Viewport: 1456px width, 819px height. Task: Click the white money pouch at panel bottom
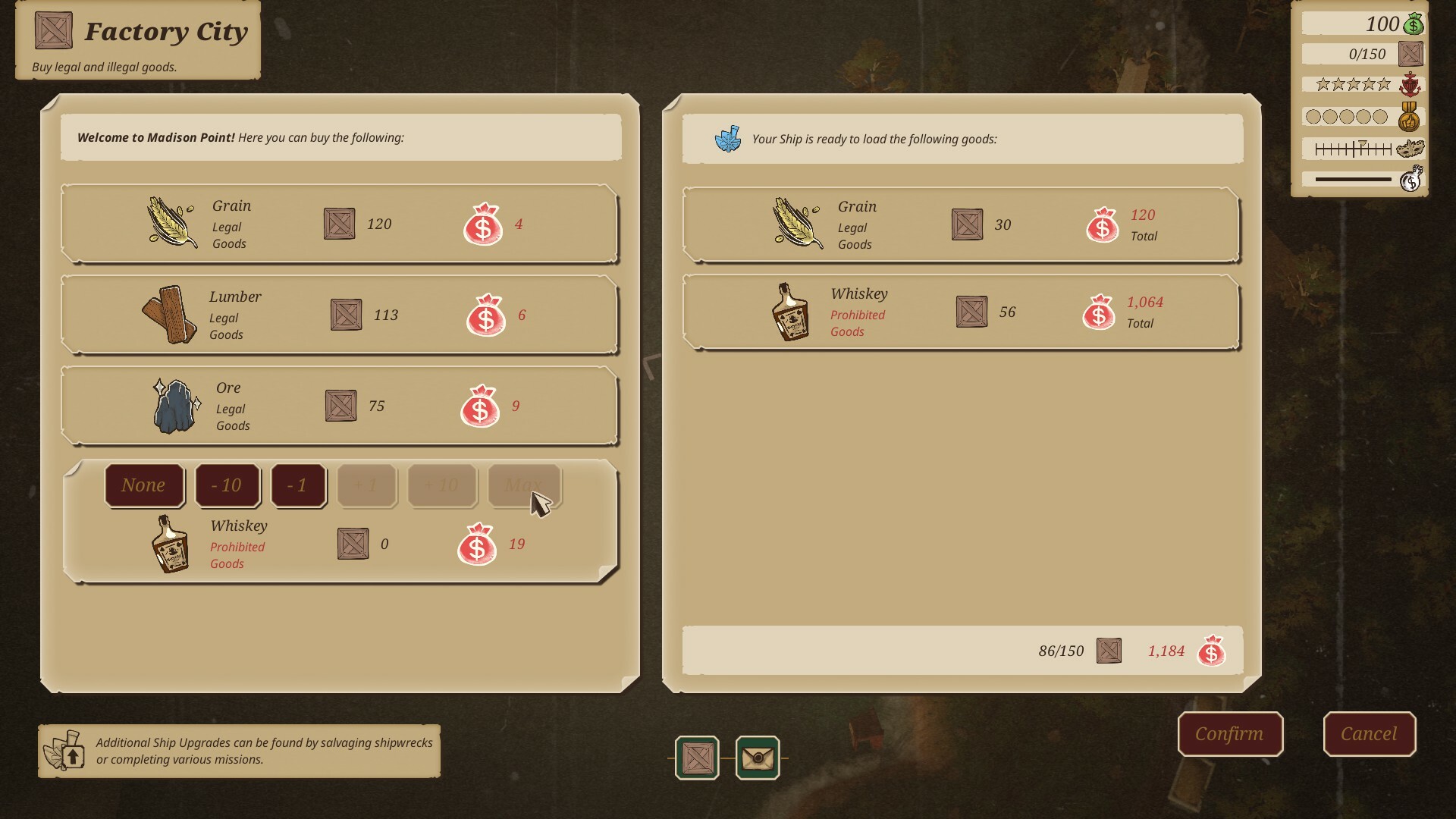pos(1412,179)
